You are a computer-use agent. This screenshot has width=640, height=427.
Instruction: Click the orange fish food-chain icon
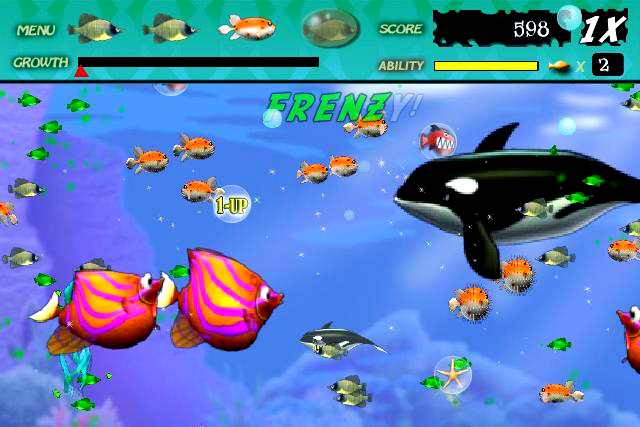tap(247, 27)
